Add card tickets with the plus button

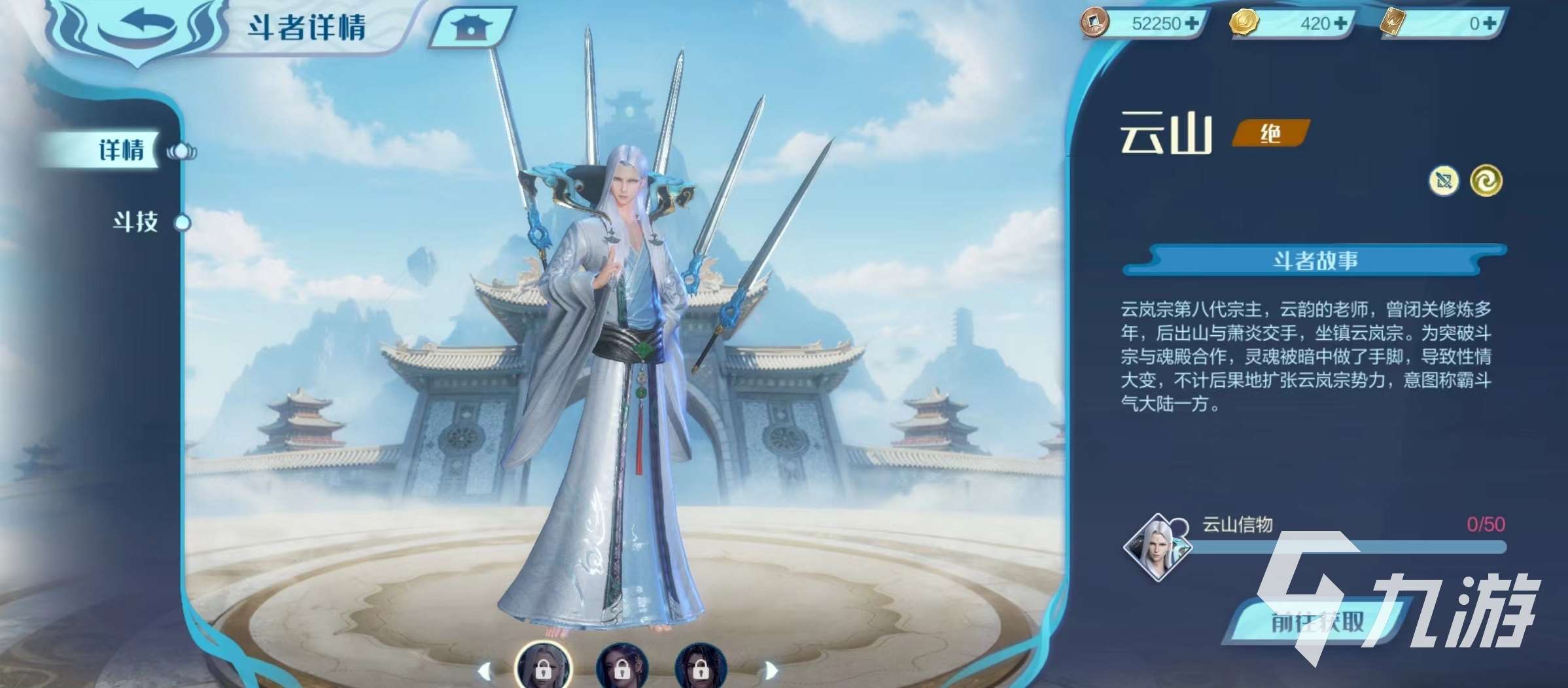coord(1490,24)
